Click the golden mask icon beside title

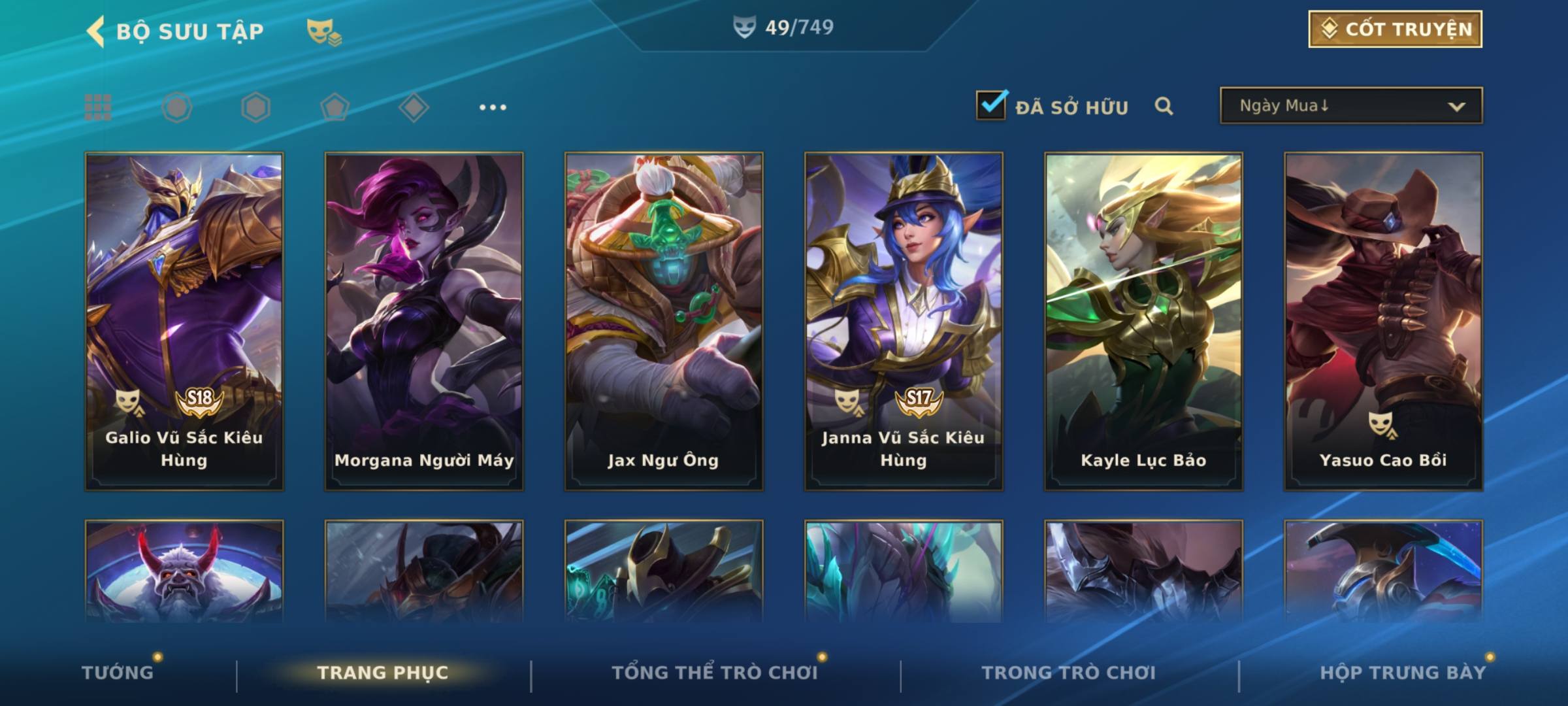click(323, 31)
